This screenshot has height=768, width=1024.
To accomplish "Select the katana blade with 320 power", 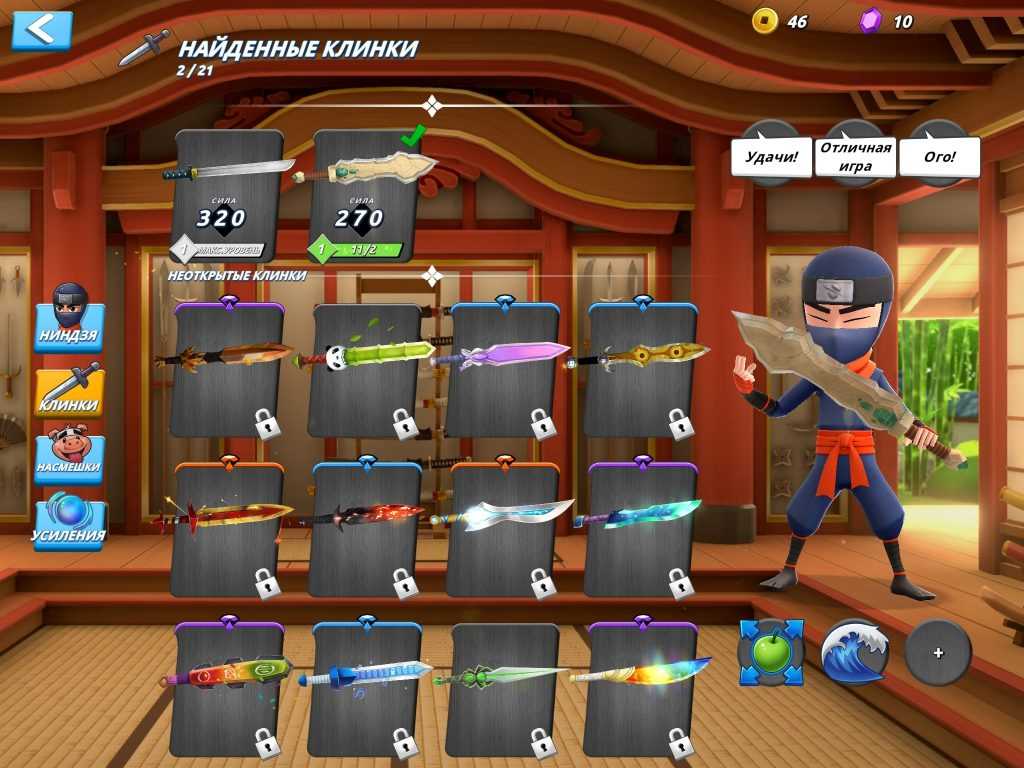I will click(229, 196).
